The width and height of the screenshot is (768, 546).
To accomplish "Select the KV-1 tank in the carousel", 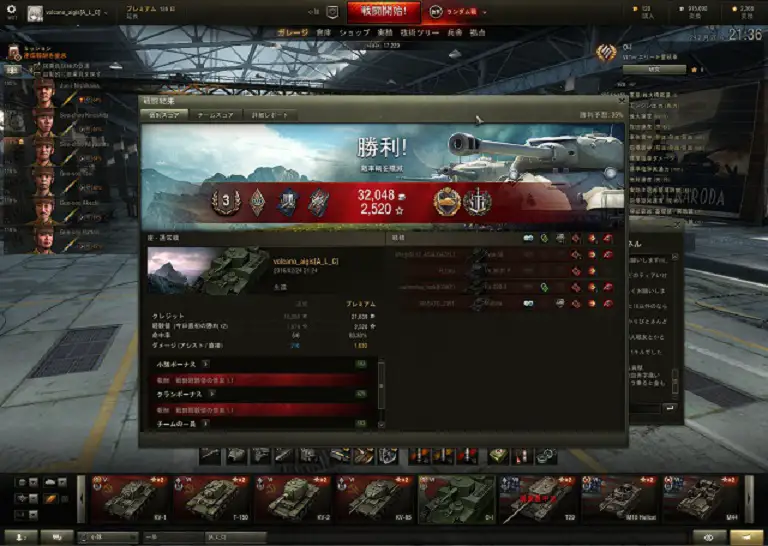I will [130, 498].
